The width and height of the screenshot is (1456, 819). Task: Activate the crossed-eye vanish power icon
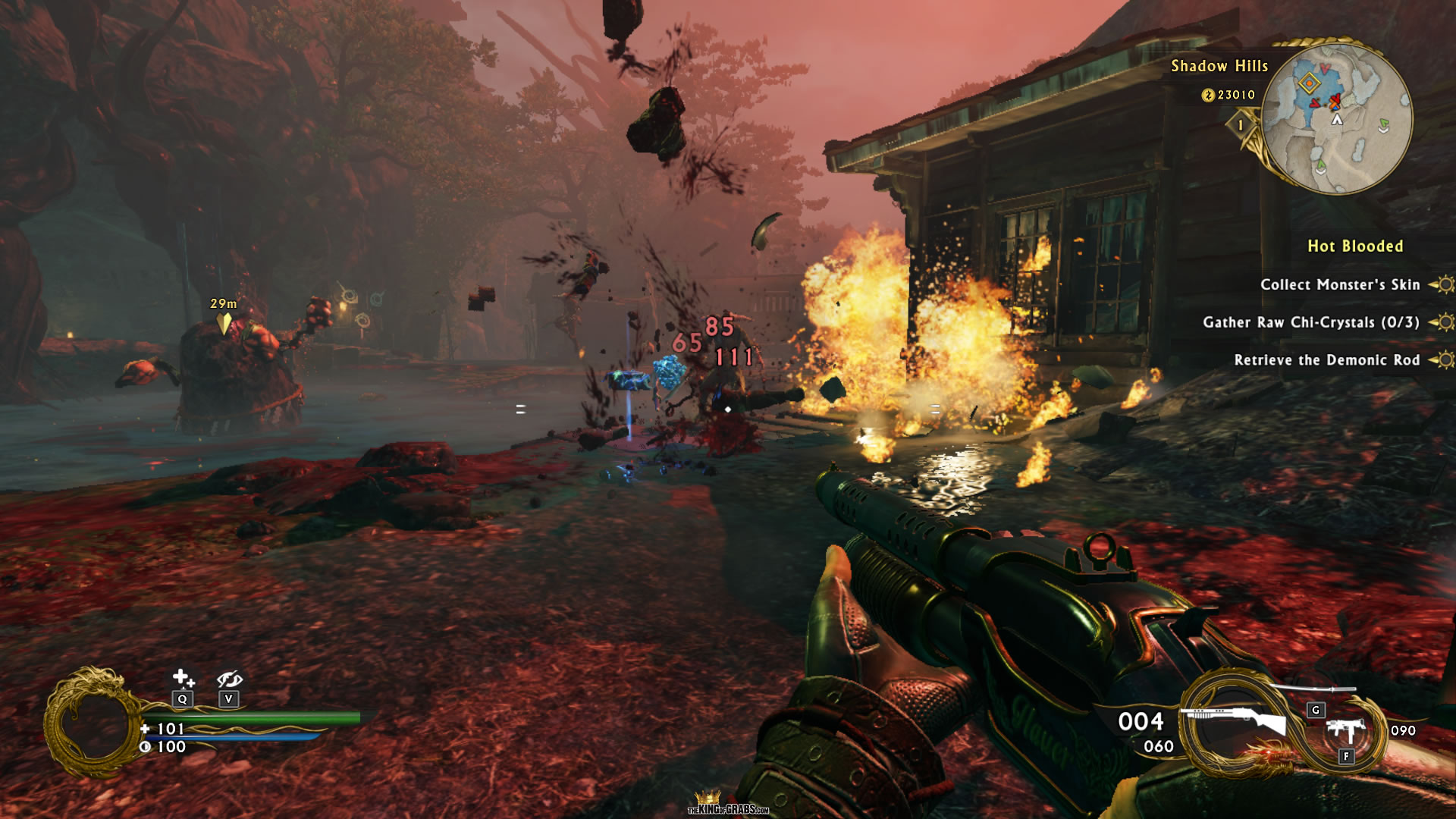pyautogui.click(x=229, y=679)
